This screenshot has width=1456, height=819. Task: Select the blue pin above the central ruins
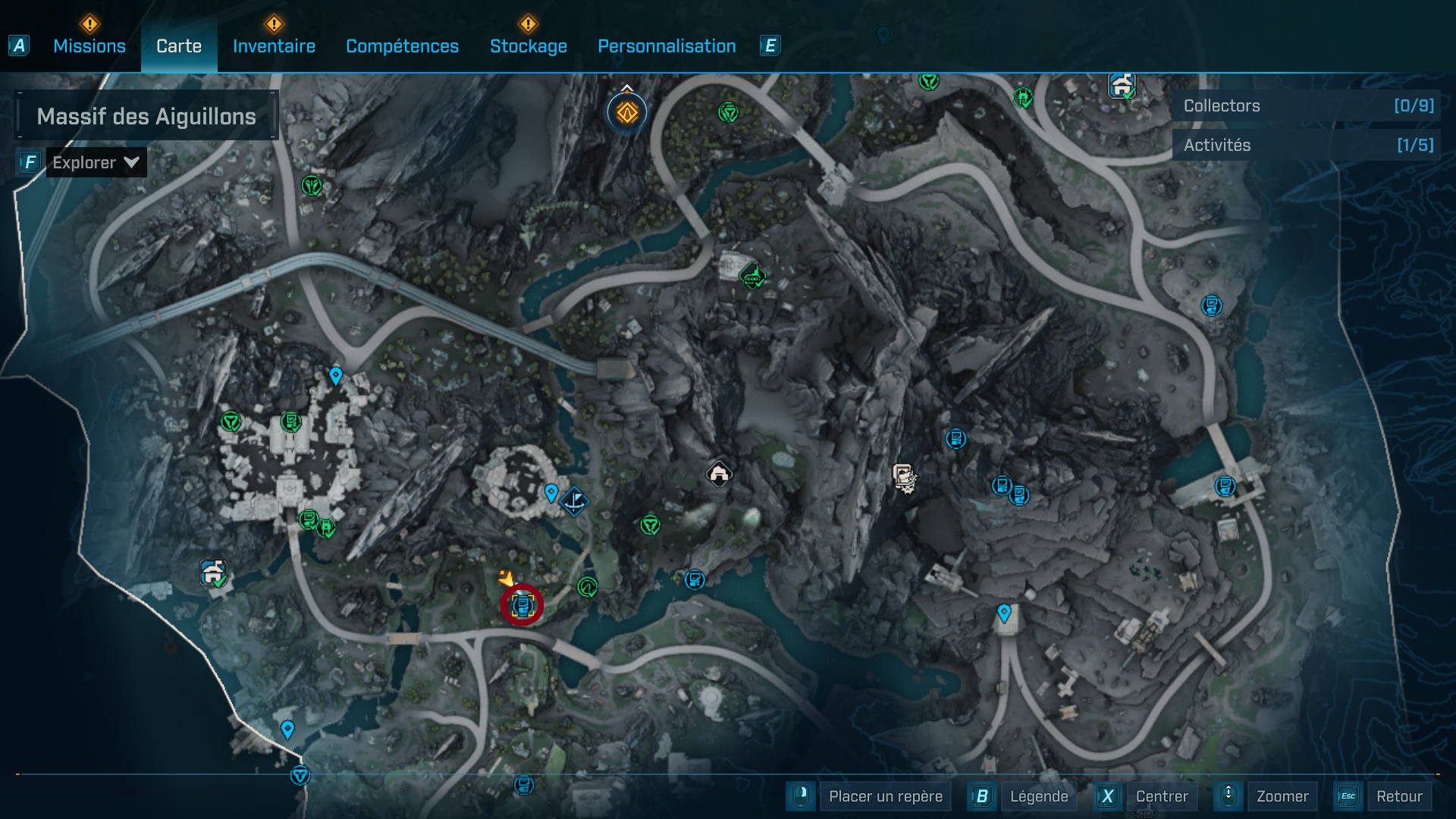point(550,492)
